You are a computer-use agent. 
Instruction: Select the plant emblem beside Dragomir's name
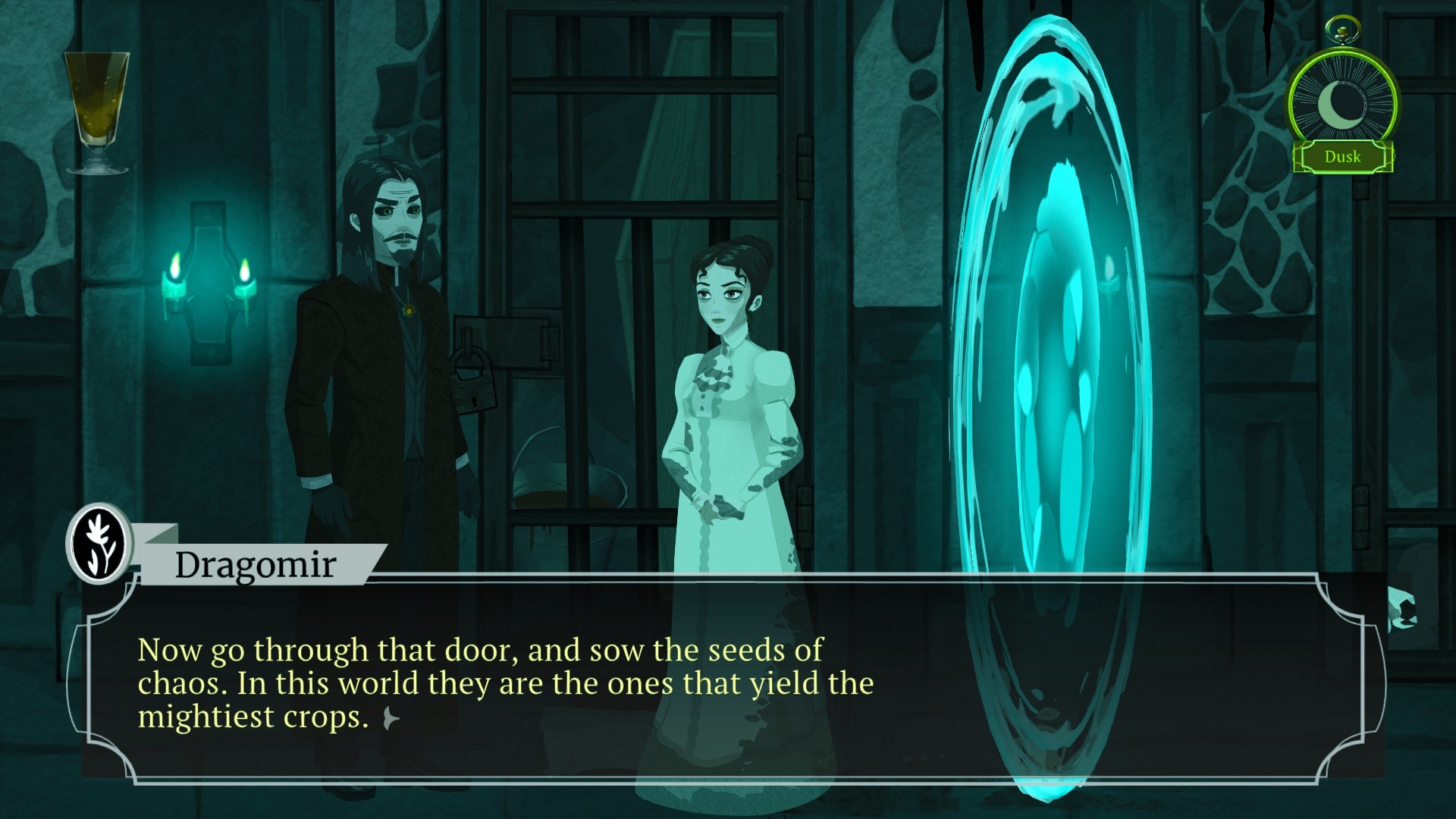pyautogui.click(x=100, y=544)
